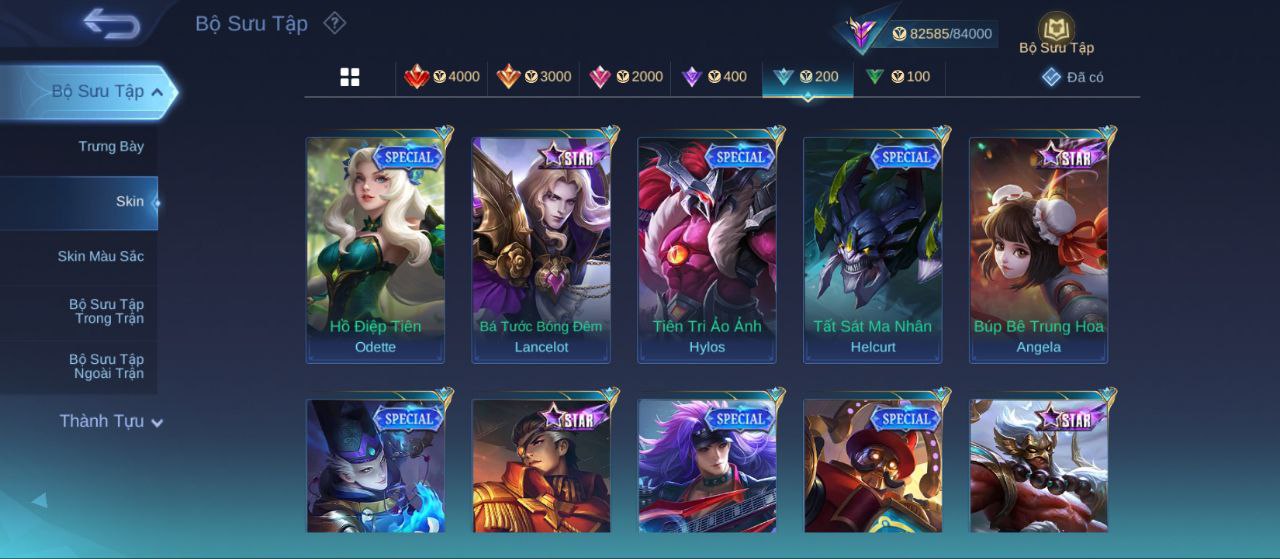Open the collection help question mark
The width and height of the screenshot is (1280, 559).
335,23
